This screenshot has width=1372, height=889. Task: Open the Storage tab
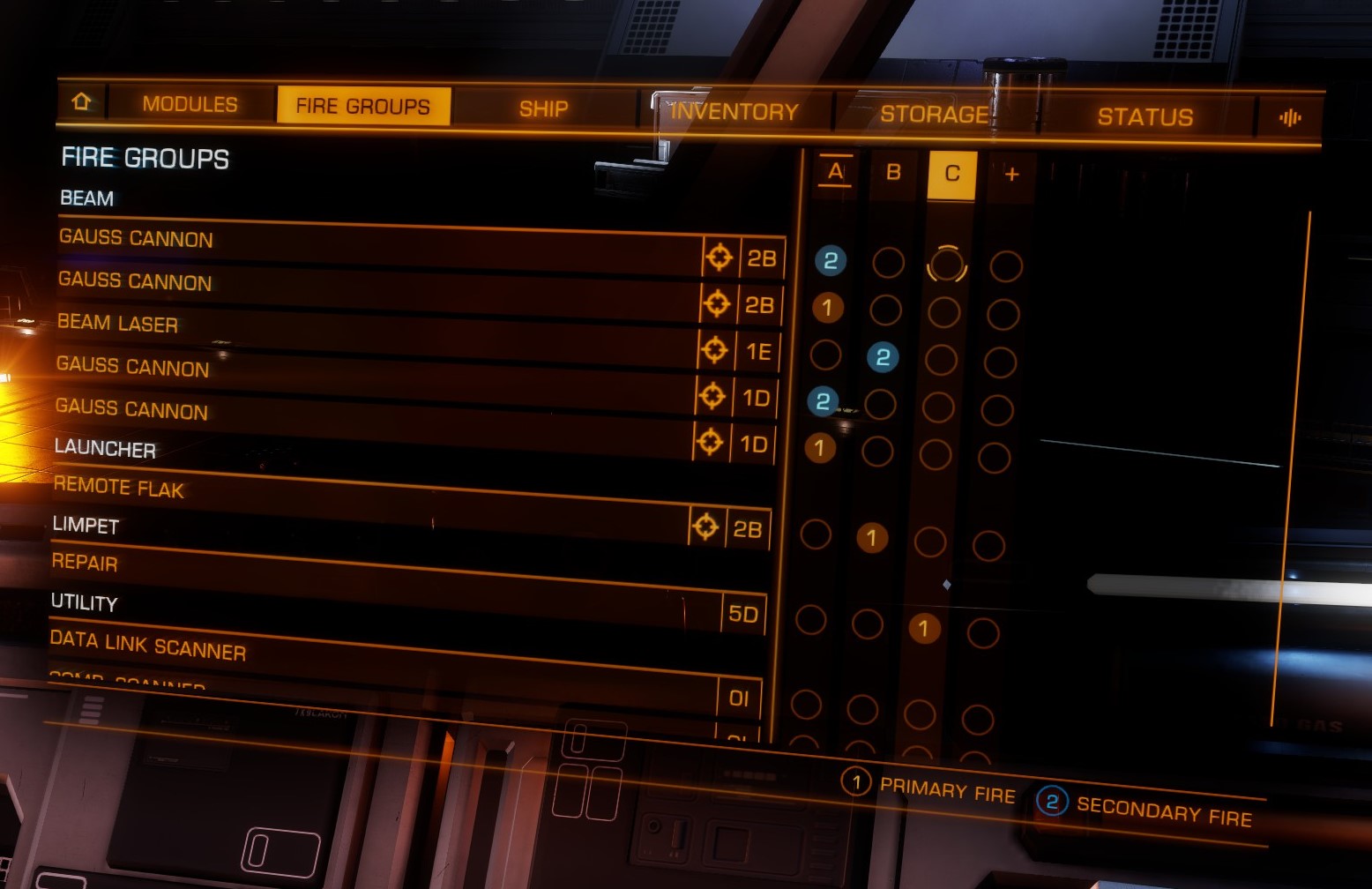click(x=935, y=115)
